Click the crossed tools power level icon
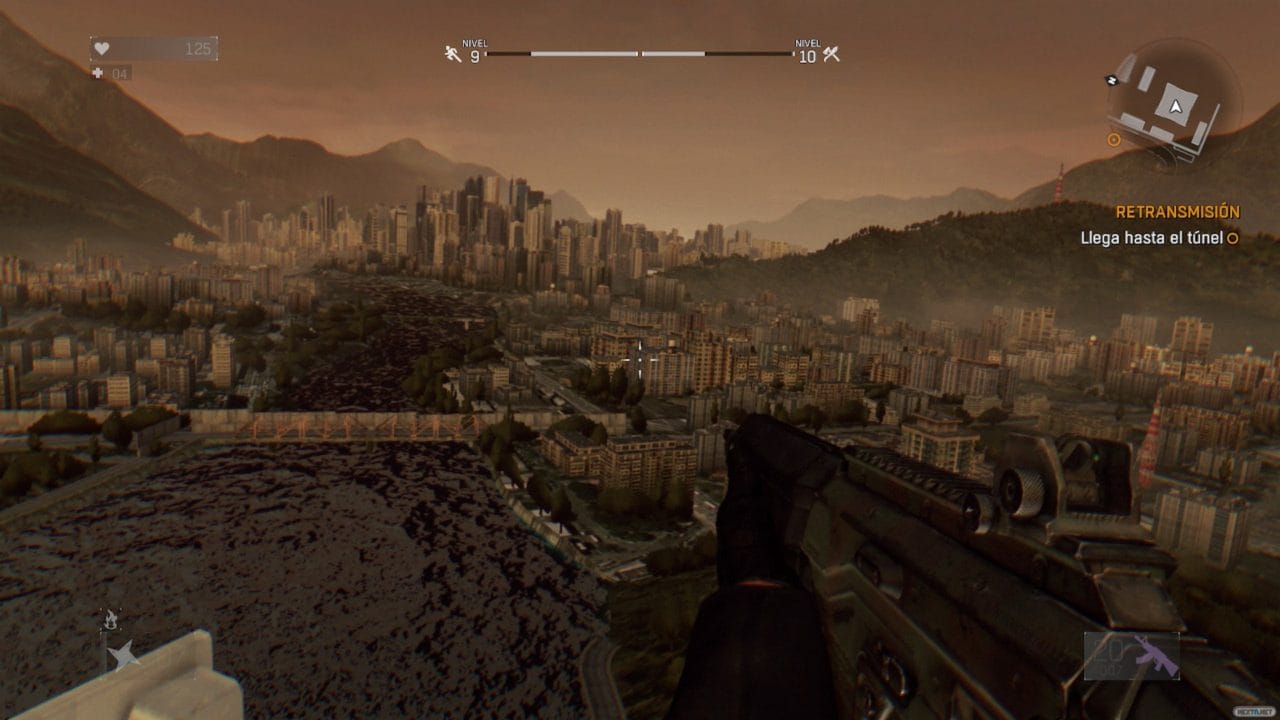 [830, 53]
